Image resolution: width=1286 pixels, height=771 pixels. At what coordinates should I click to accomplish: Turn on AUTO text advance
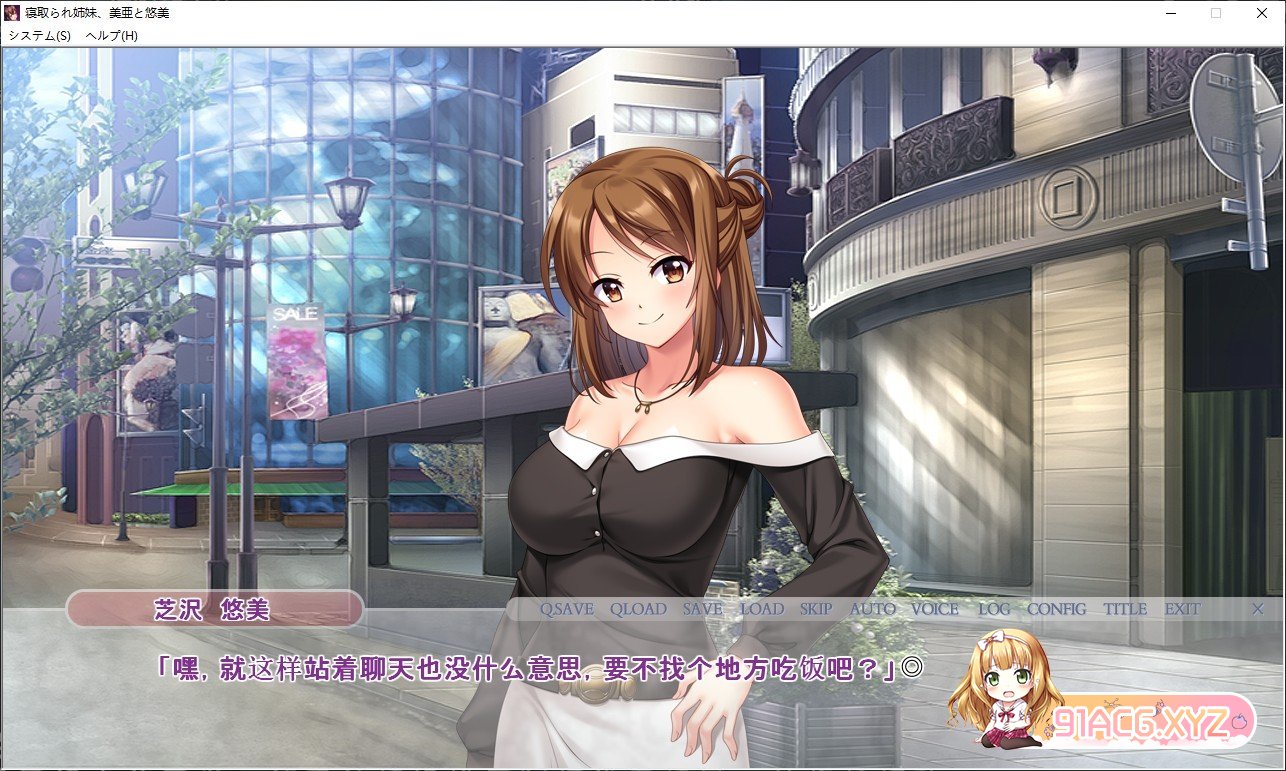(873, 609)
